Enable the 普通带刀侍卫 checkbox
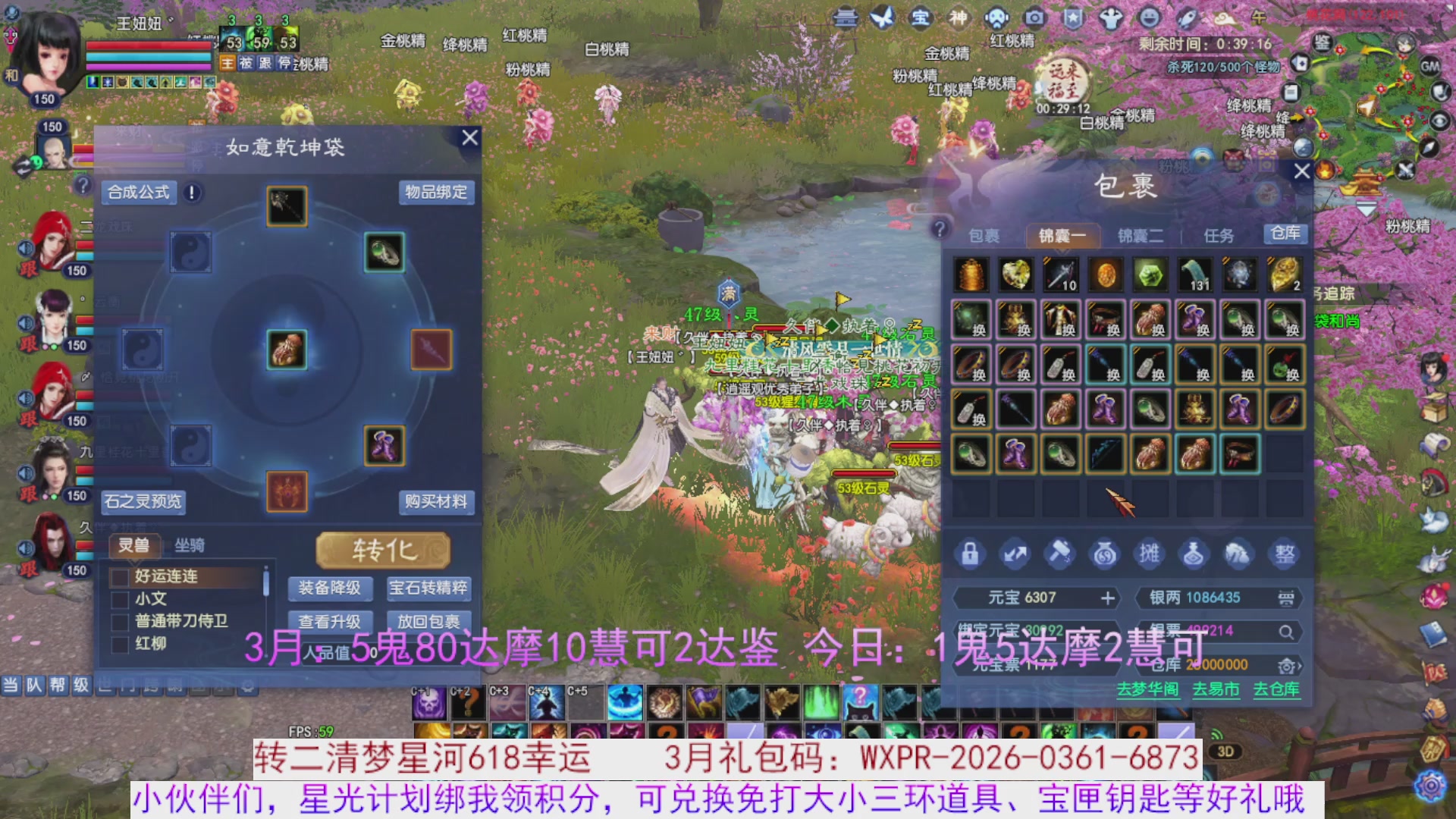 pos(119,622)
